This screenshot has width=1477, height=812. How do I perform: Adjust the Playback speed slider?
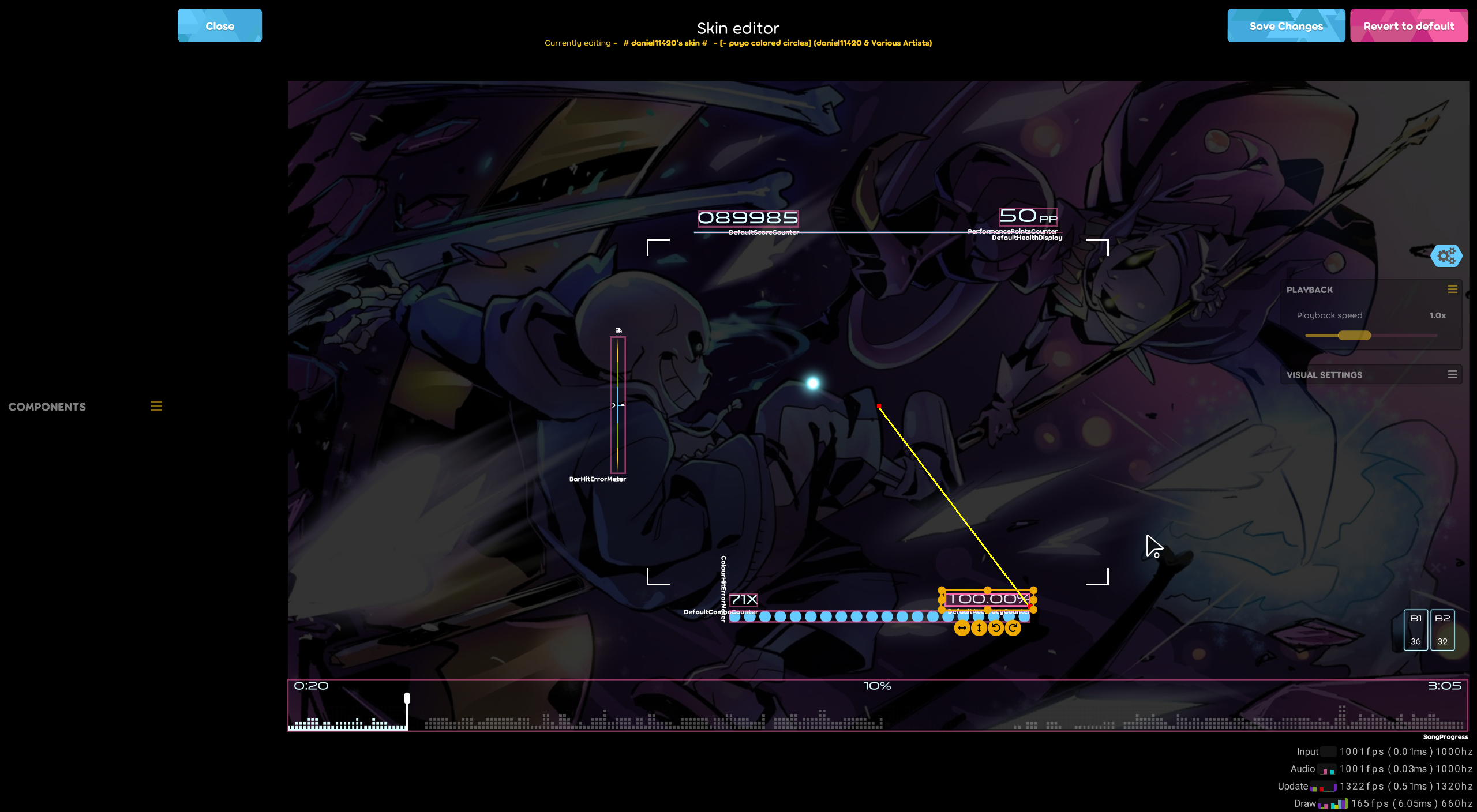1355,335
